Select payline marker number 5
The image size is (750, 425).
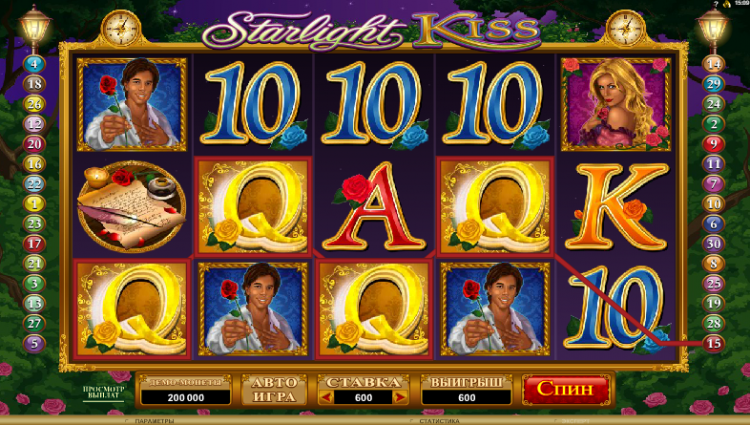coord(35,343)
